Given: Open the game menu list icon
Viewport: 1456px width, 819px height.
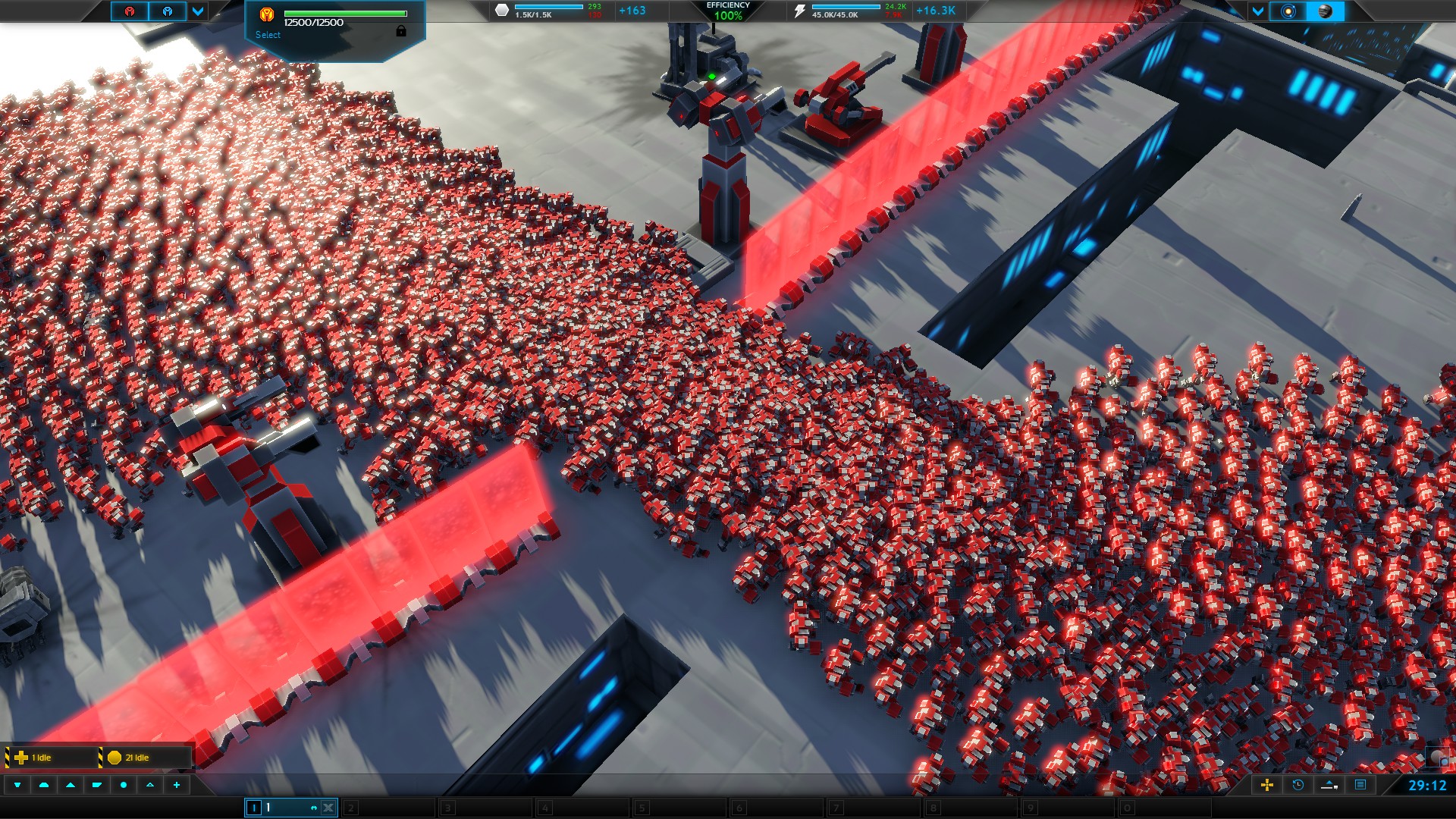Looking at the screenshot, I should click(1360, 785).
